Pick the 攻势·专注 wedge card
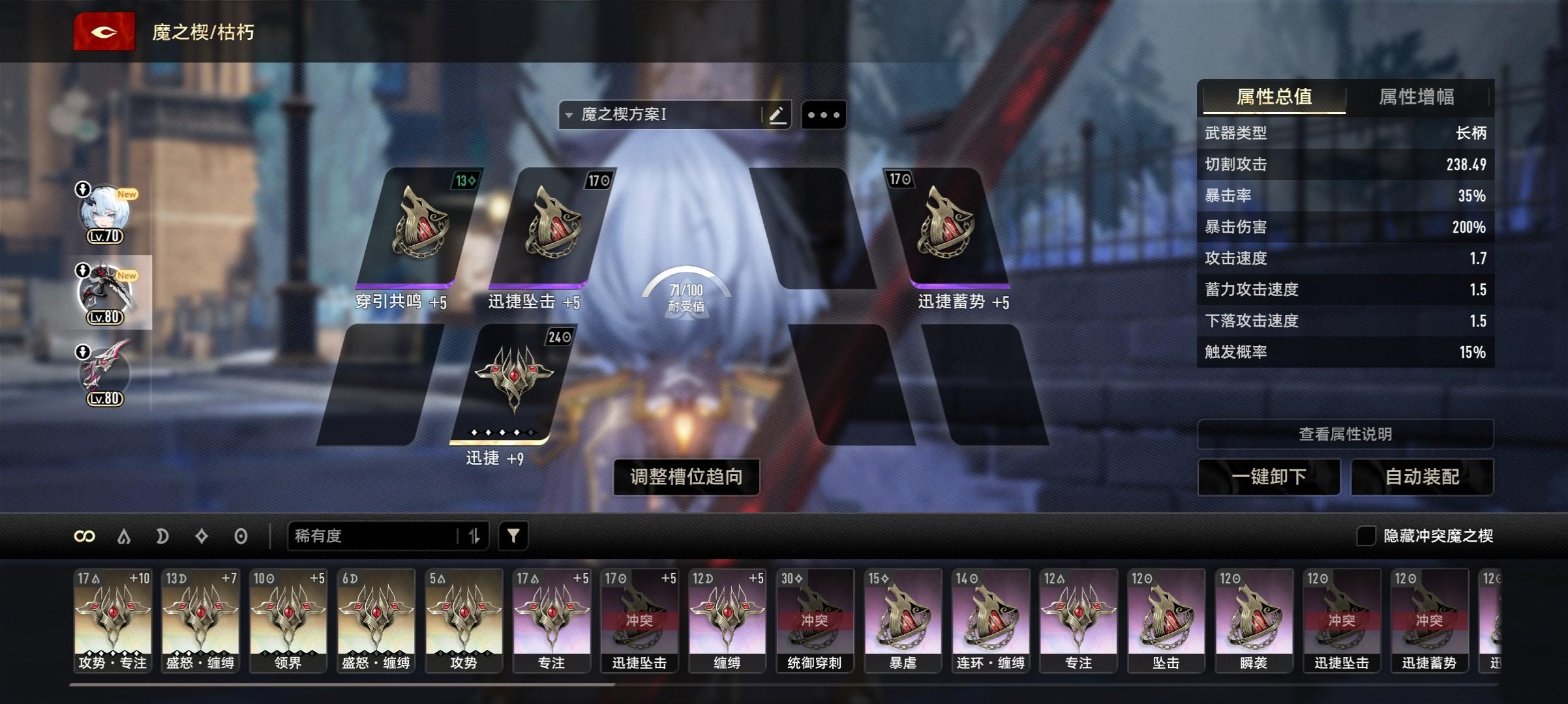The width and height of the screenshot is (1568, 704). 113,619
